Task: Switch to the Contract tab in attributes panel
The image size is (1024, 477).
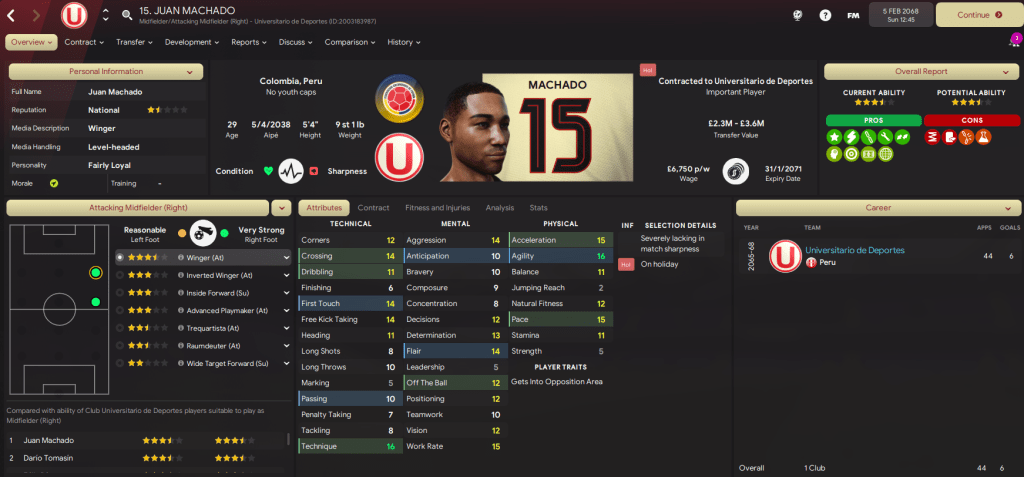Action: [373, 208]
